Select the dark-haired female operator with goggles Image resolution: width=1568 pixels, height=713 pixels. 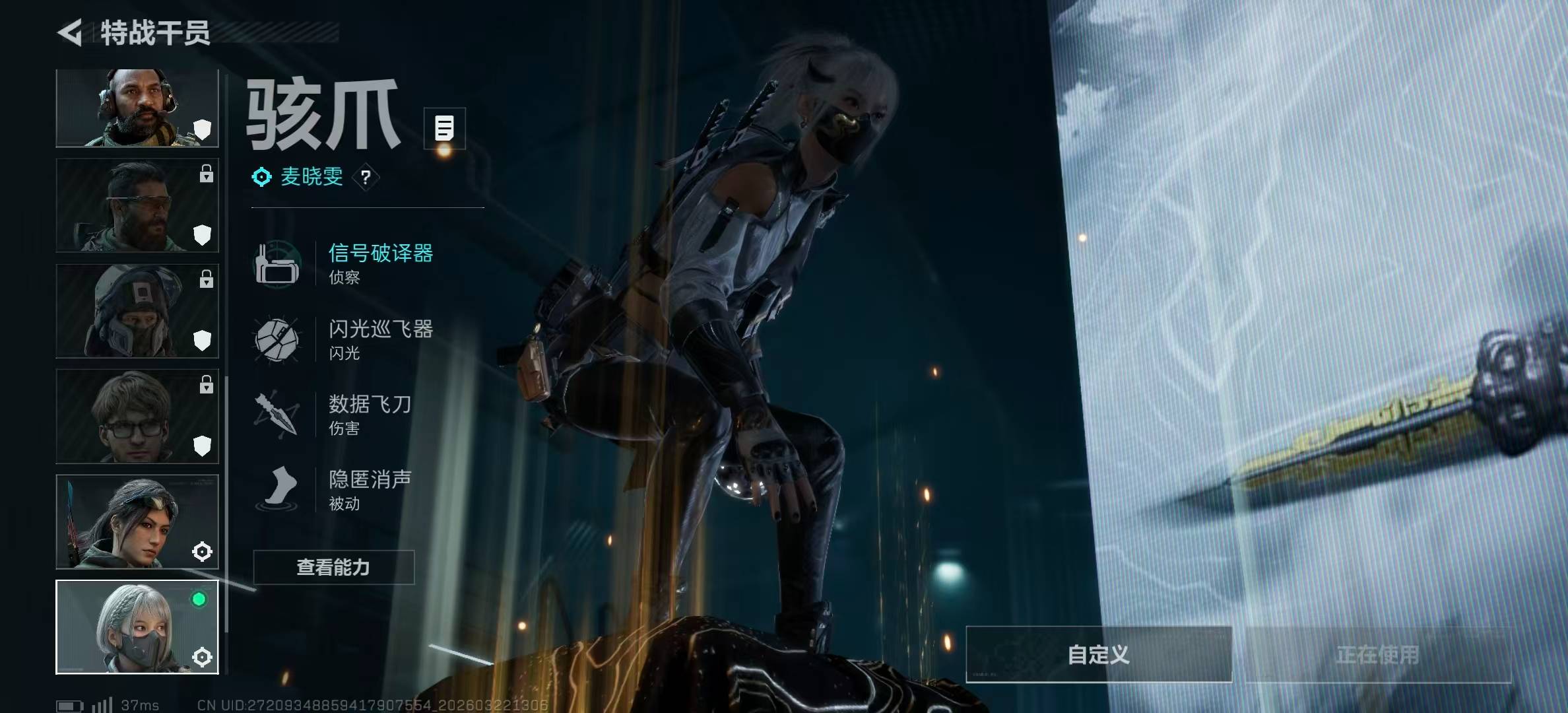[x=137, y=522]
